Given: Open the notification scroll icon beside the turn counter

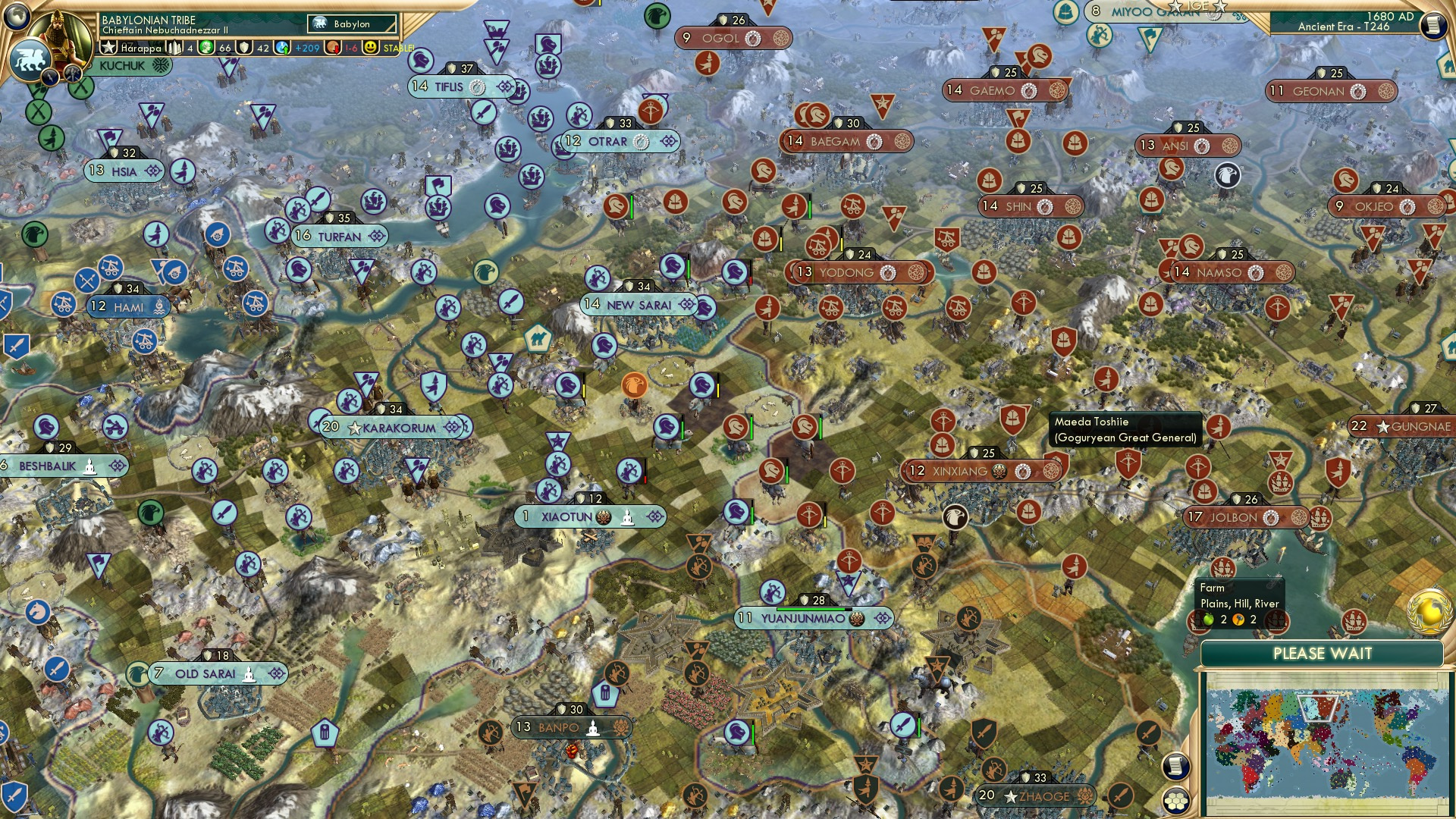Looking at the screenshot, I should pos(1432,26).
